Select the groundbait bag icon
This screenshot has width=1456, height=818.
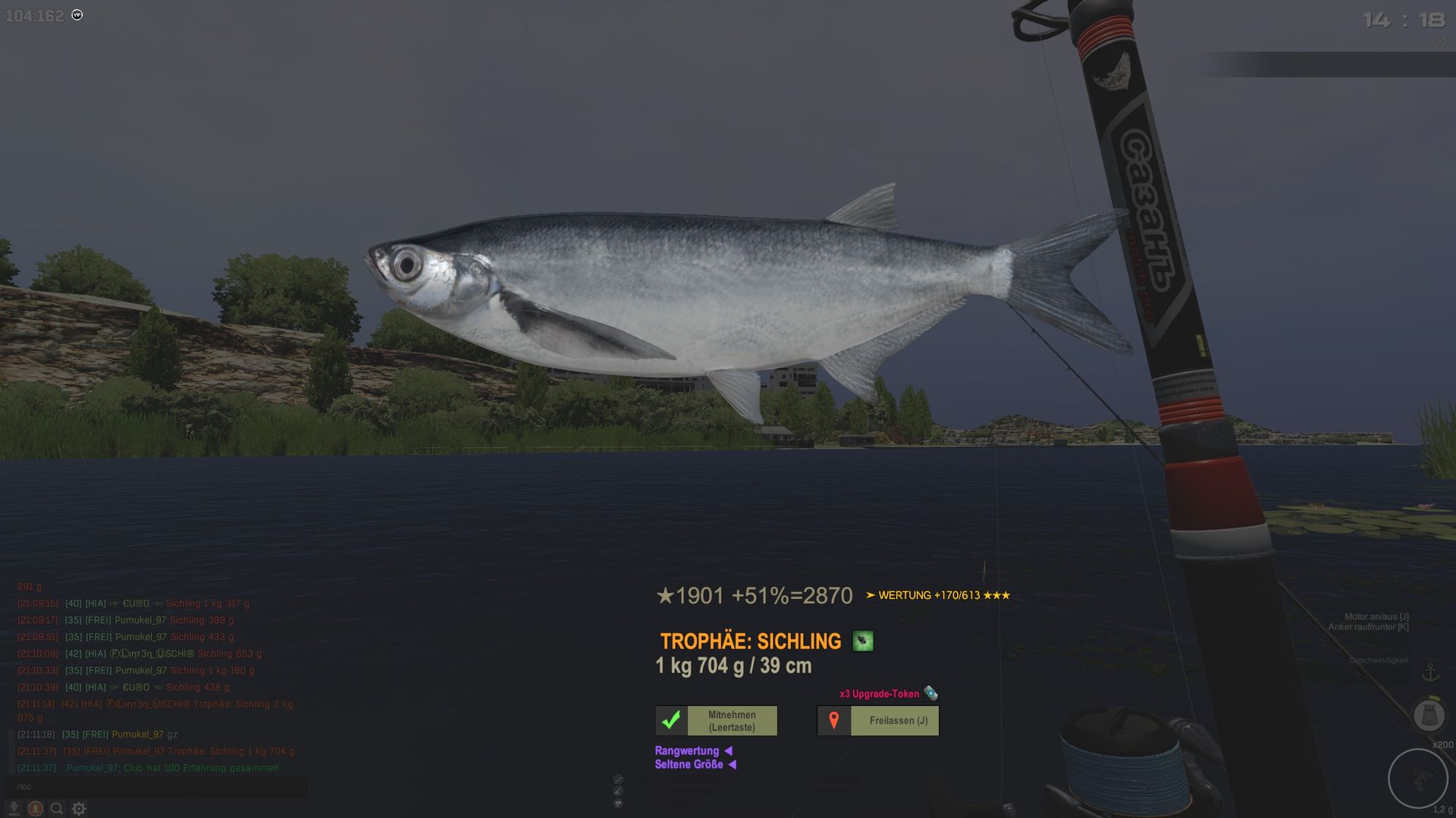[x=1429, y=715]
